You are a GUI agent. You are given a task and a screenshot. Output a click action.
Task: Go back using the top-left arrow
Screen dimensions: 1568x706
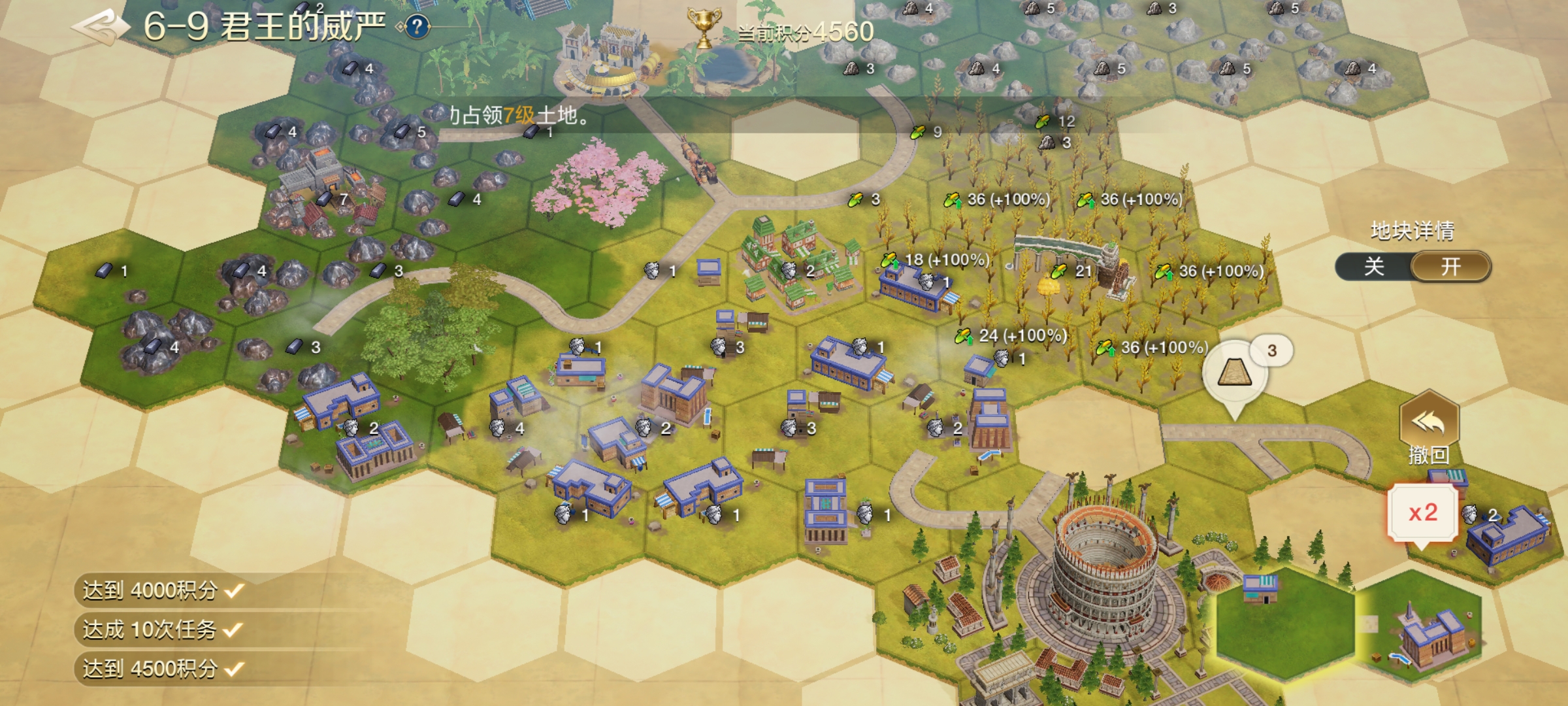pyautogui.click(x=99, y=27)
